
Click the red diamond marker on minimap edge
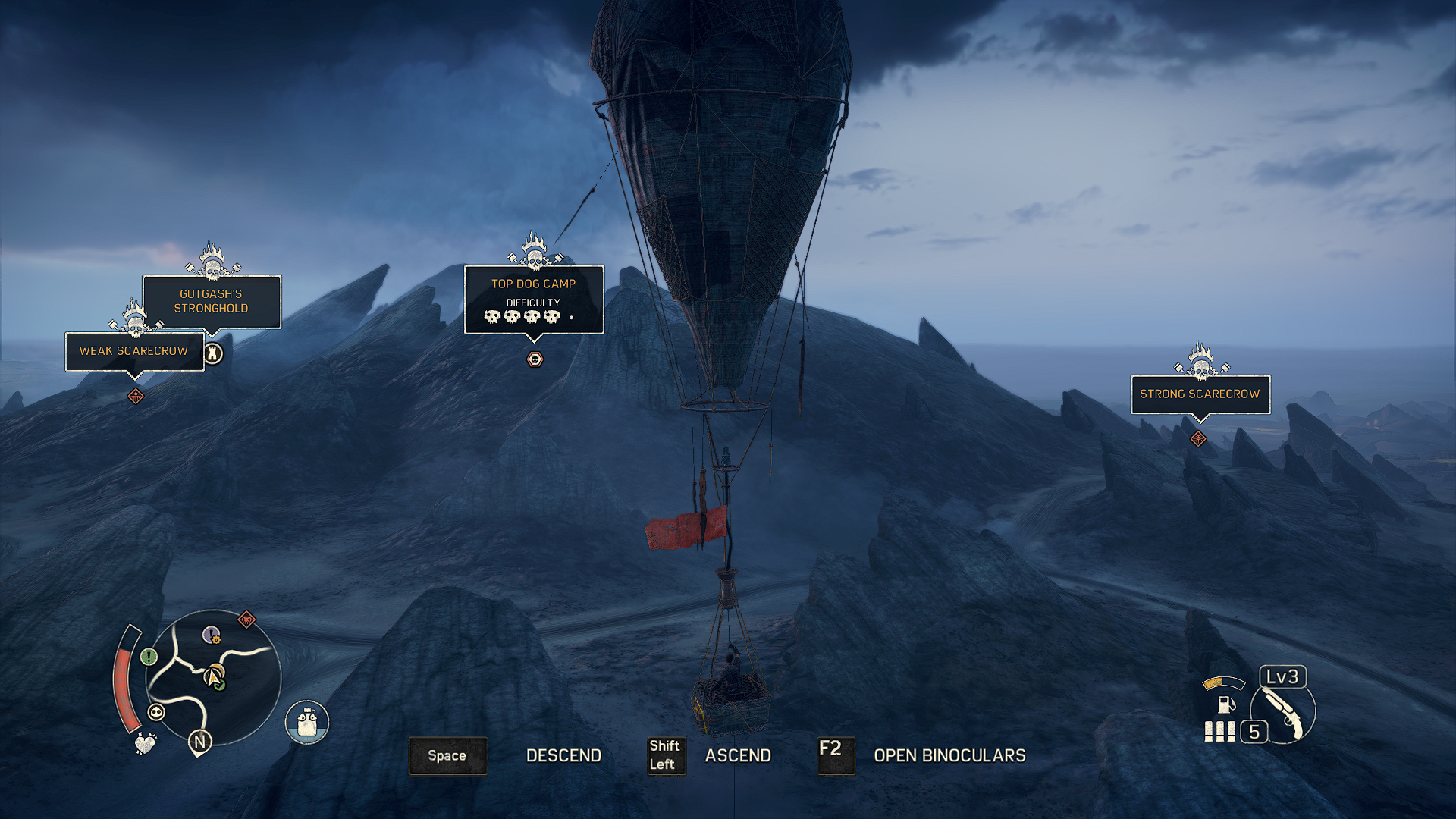(246, 620)
